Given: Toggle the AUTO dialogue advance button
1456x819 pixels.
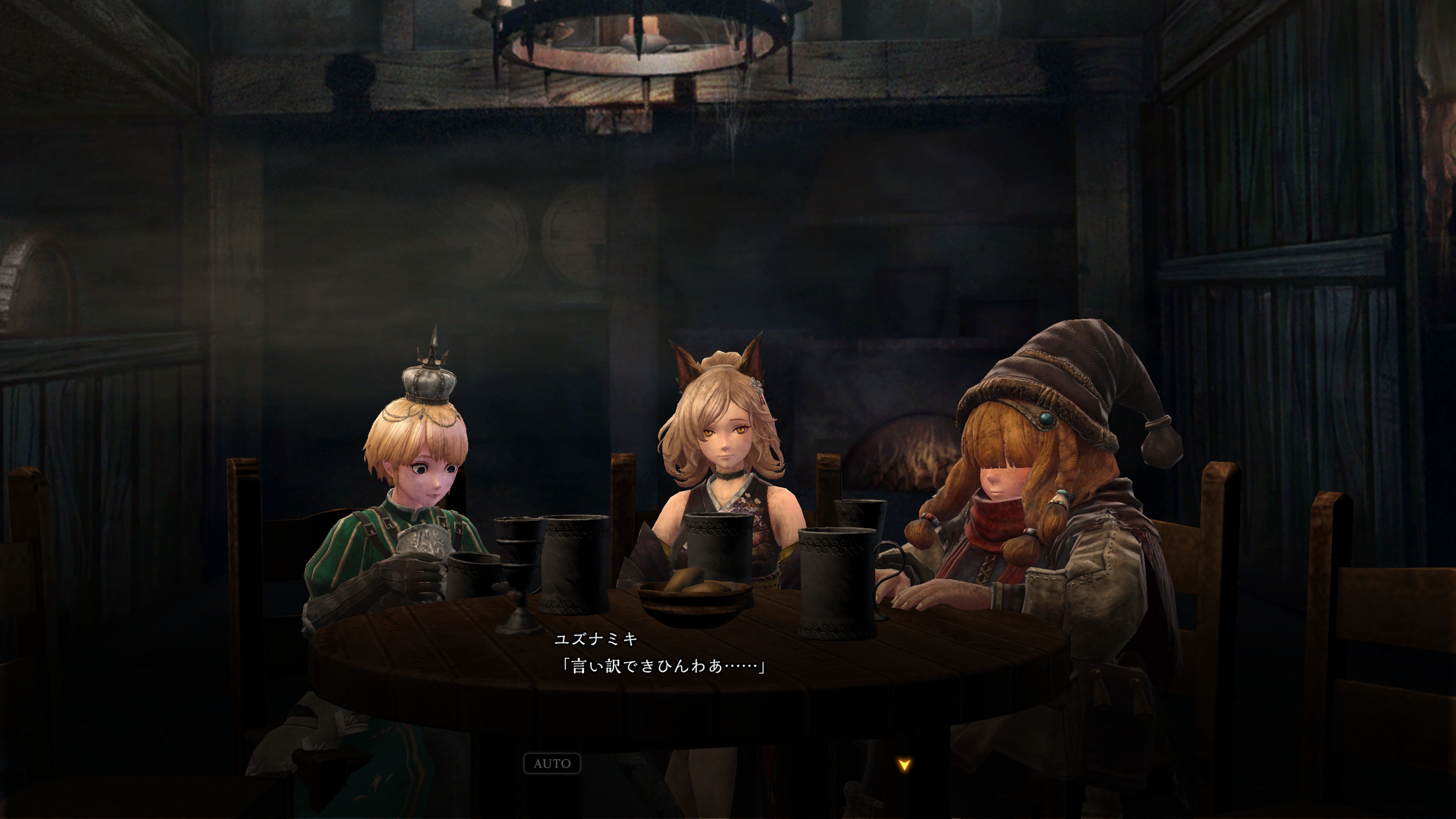Looking at the screenshot, I should [x=552, y=764].
